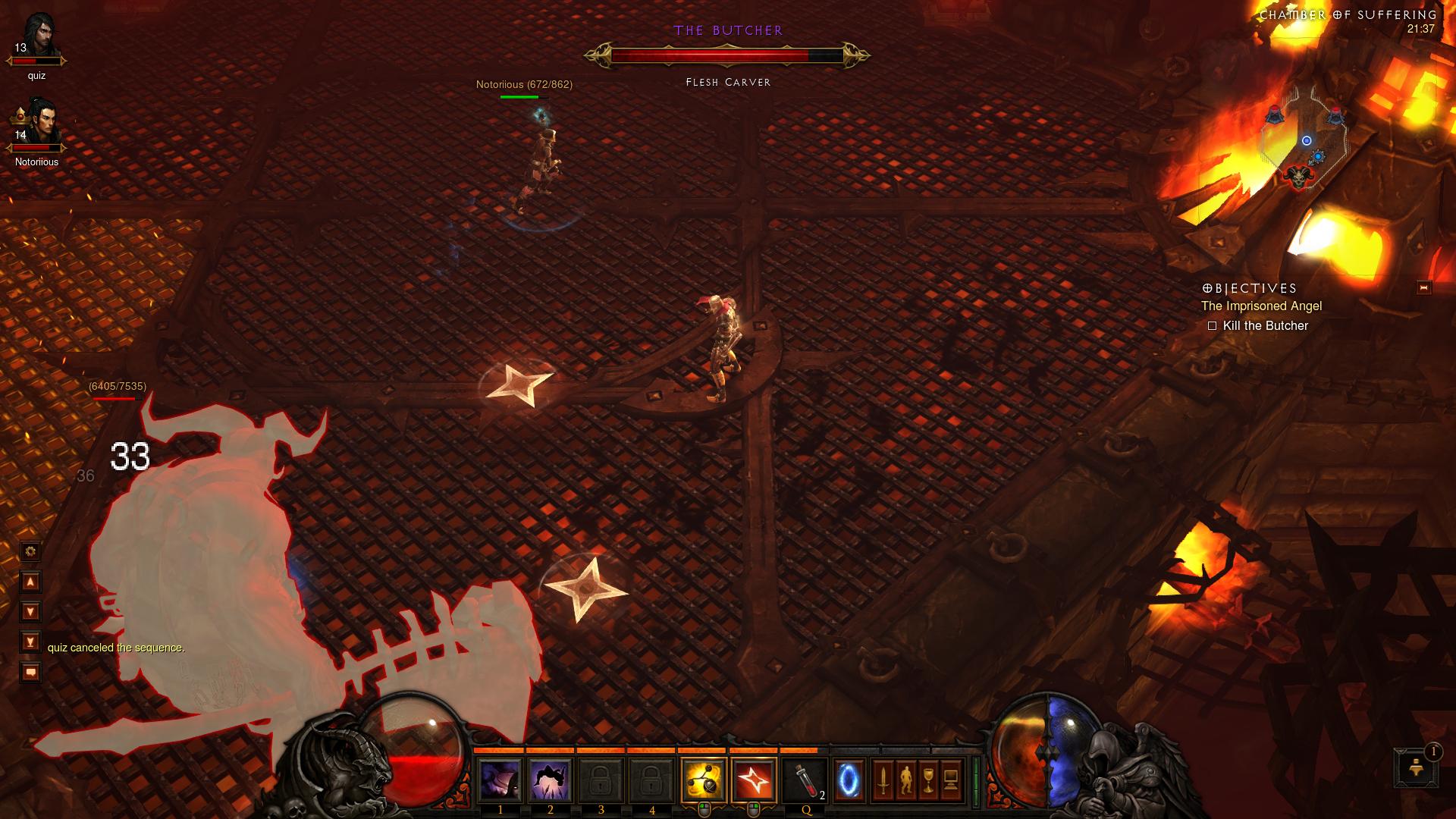Cast the Town Portal
This screenshot has height=819, width=1456.
[x=849, y=780]
